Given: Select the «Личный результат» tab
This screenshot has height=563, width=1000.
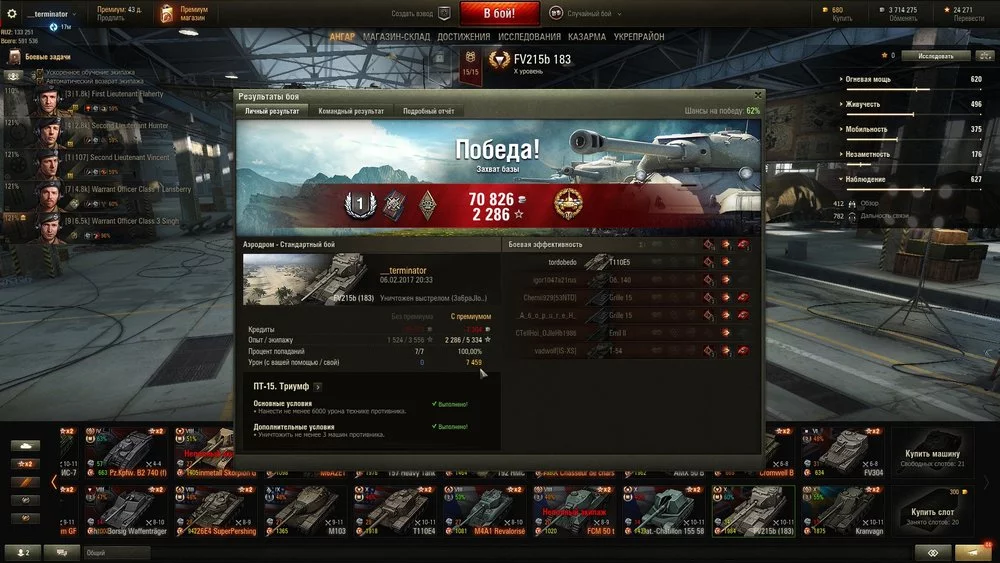Looking at the screenshot, I should point(272,111).
